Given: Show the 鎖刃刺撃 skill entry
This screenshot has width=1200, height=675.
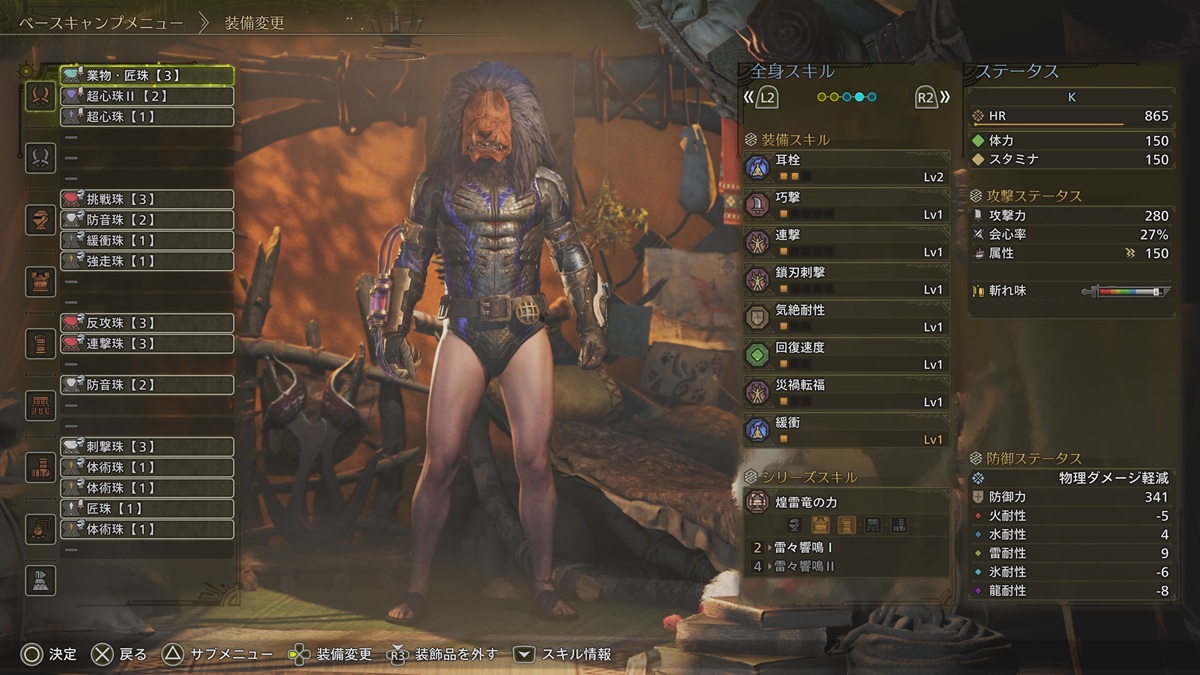Looking at the screenshot, I should click(847, 280).
